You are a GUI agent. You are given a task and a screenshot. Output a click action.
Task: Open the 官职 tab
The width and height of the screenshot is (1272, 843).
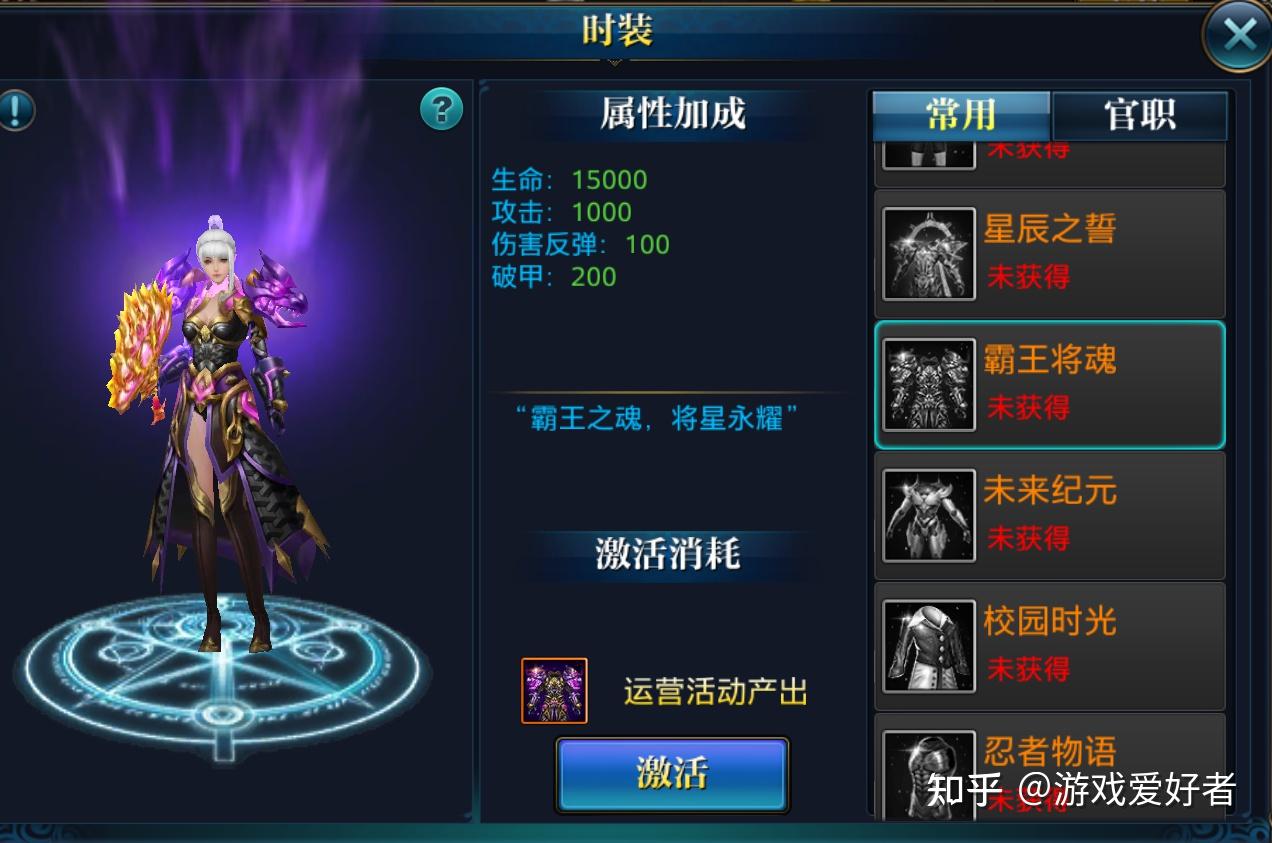click(x=1140, y=116)
